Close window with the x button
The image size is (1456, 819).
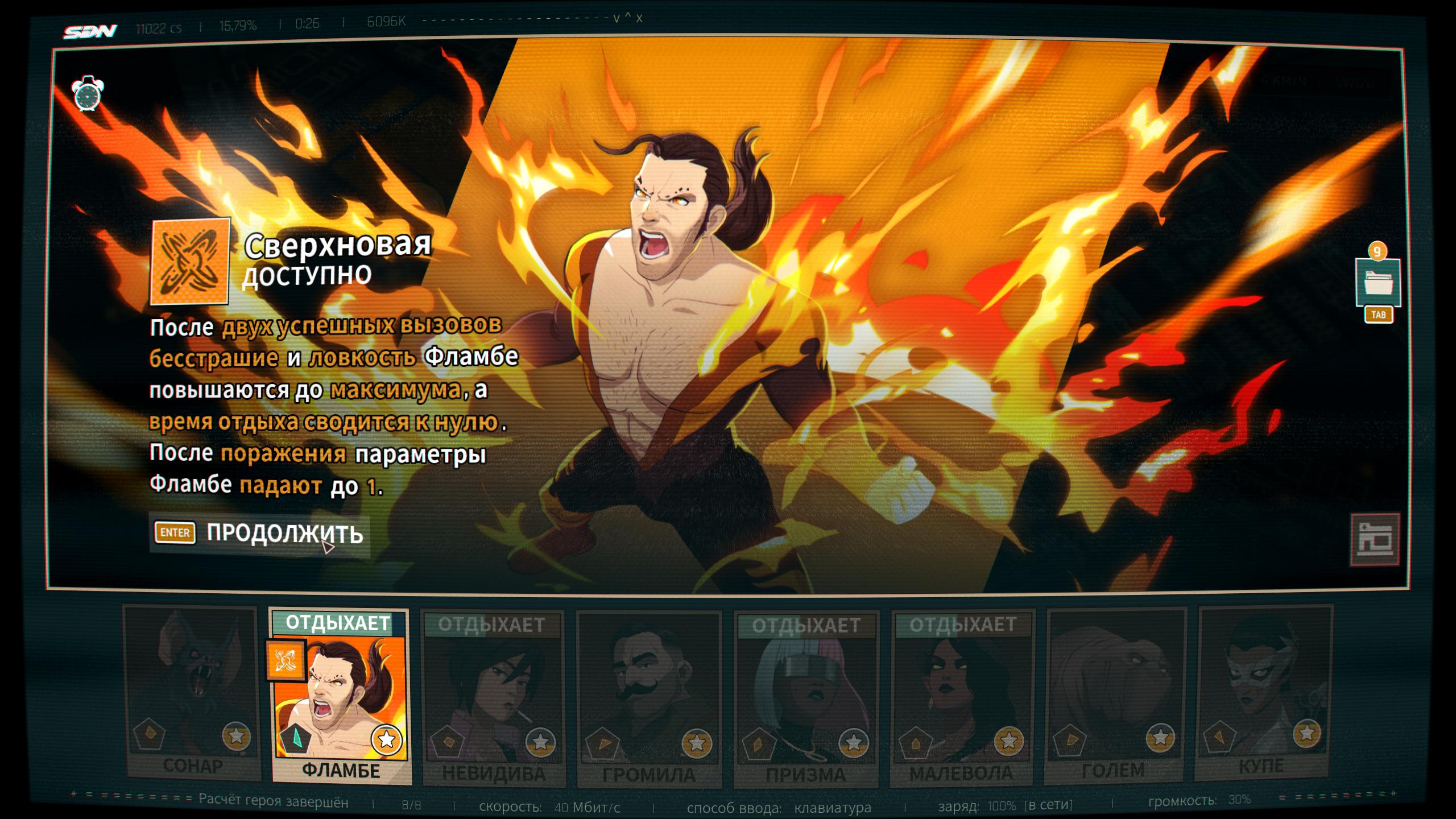(639, 18)
